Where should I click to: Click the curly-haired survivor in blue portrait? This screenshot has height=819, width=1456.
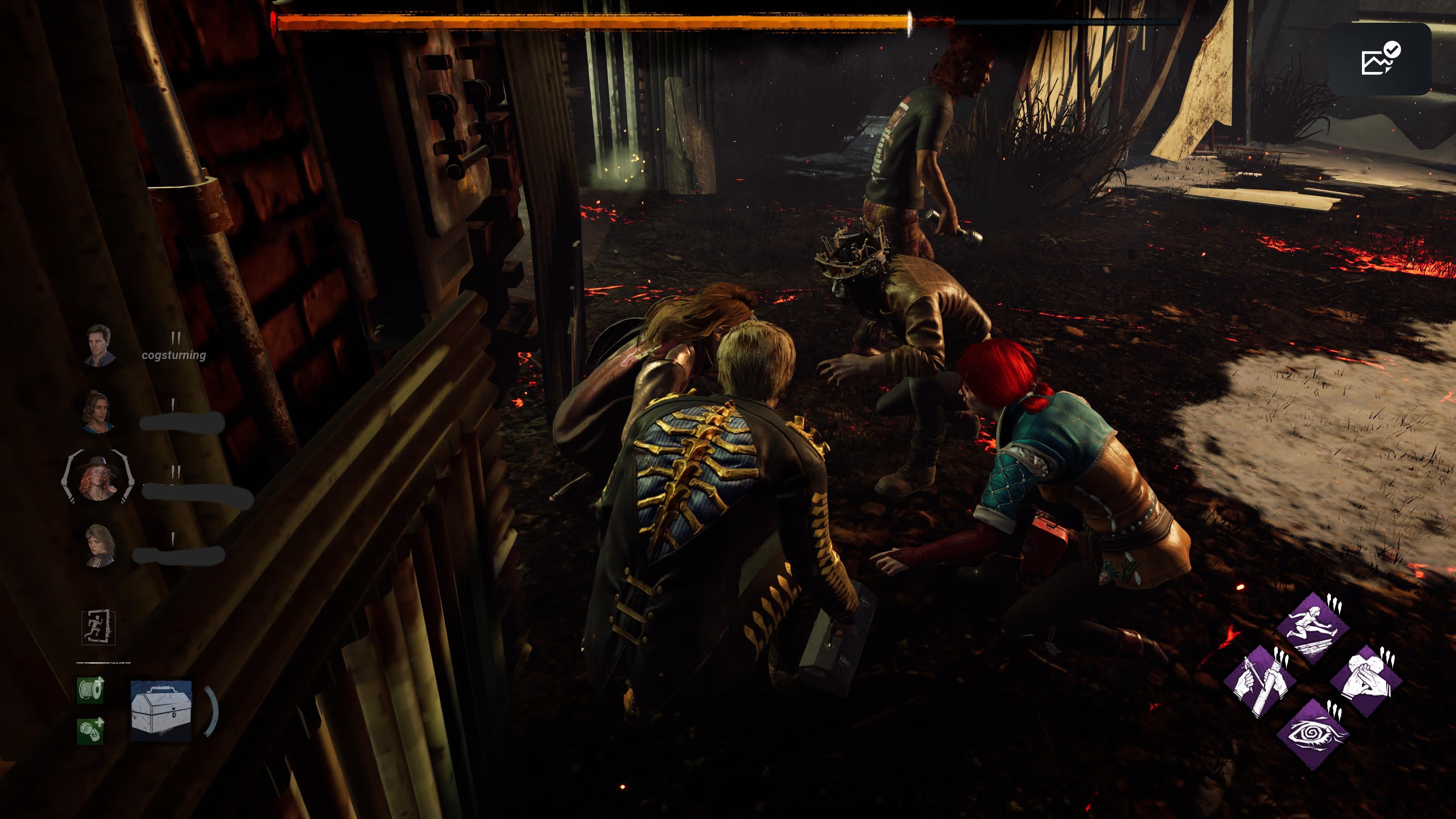point(99,411)
